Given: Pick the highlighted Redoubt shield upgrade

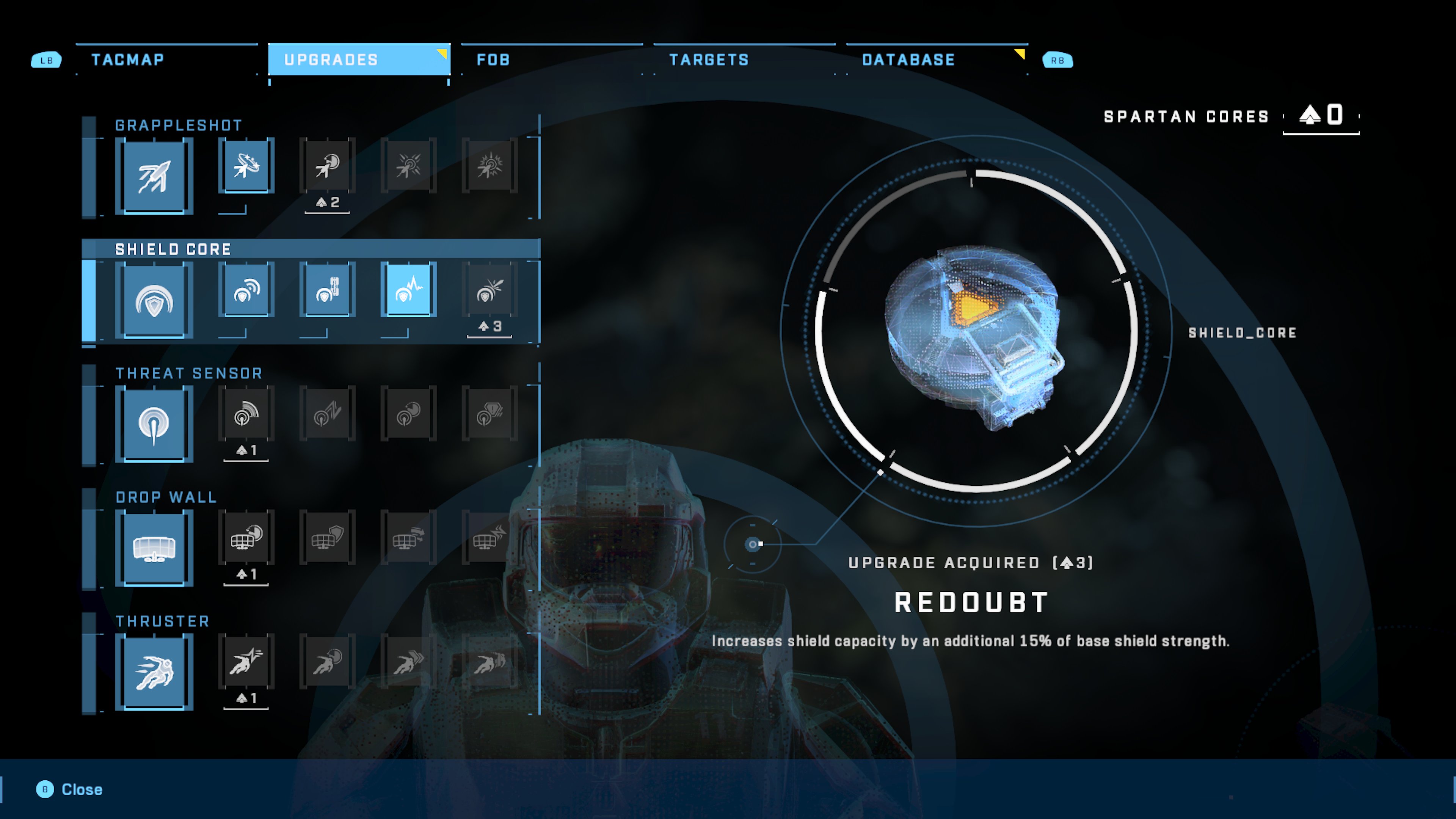Looking at the screenshot, I should click(x=408, y=289).
